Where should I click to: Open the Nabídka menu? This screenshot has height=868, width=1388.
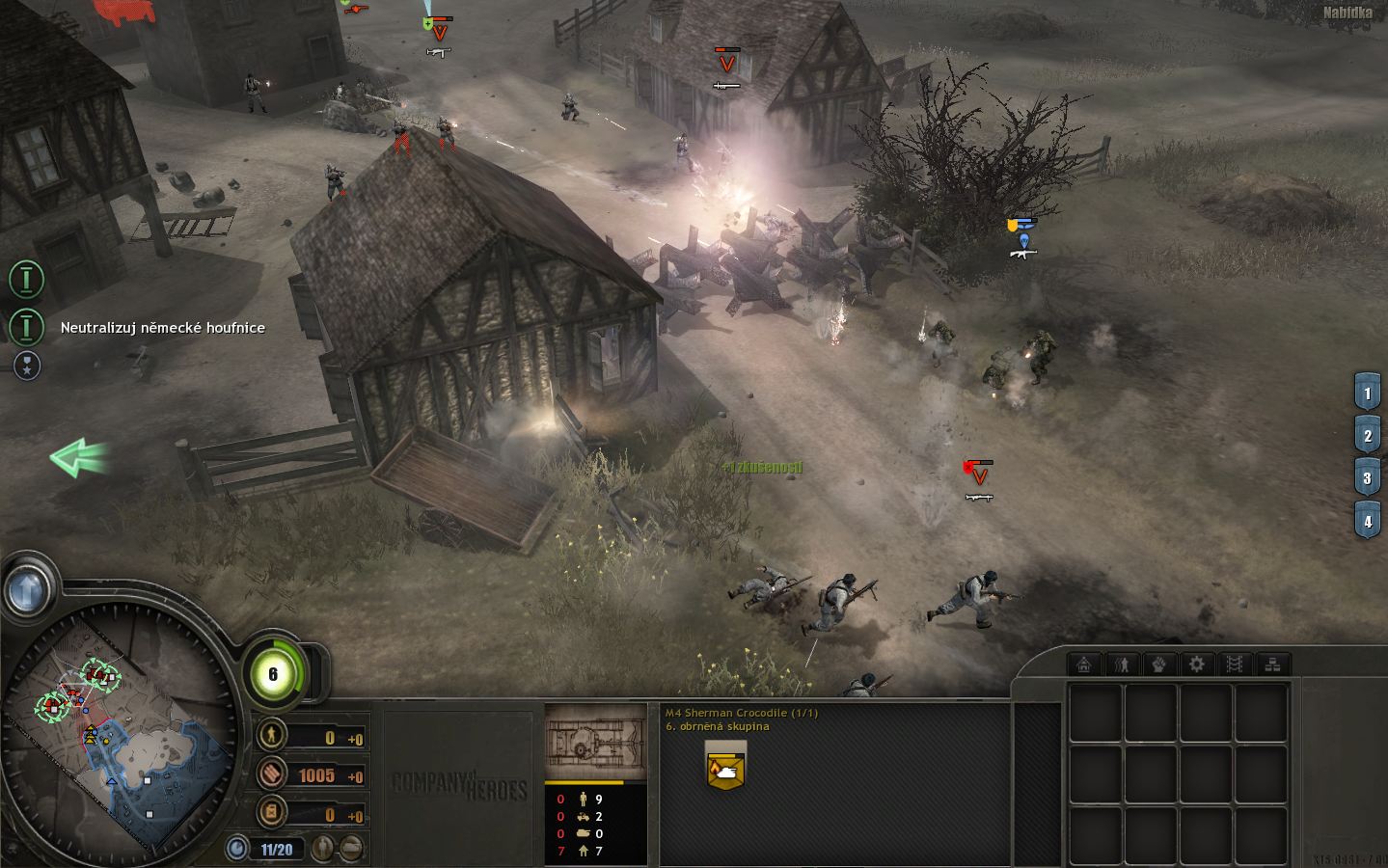coord(1347,14)
